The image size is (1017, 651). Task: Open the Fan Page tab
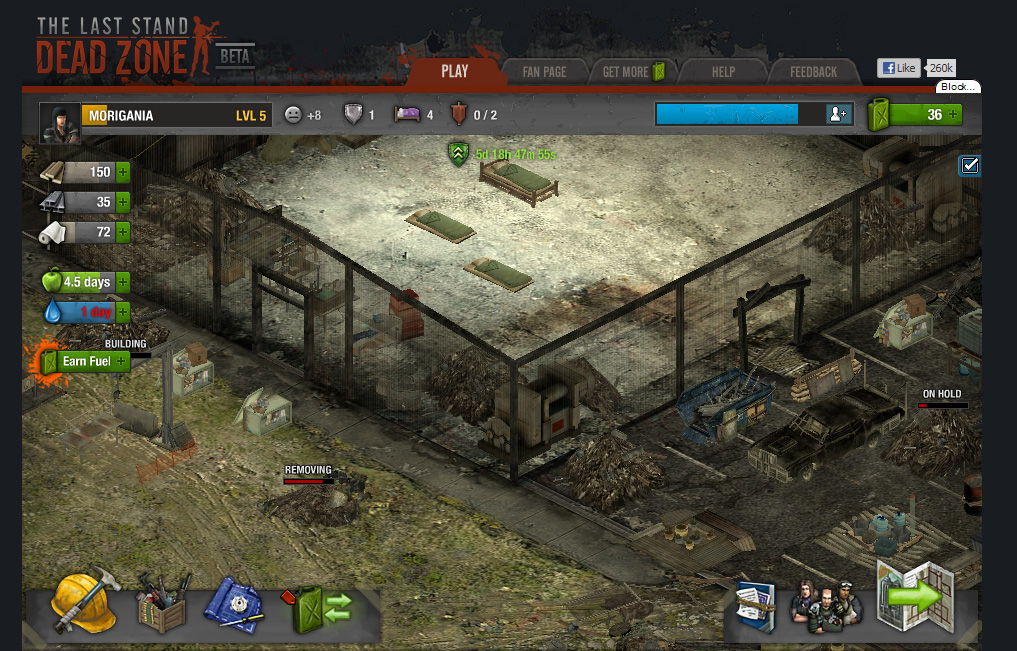click(544, 72)
